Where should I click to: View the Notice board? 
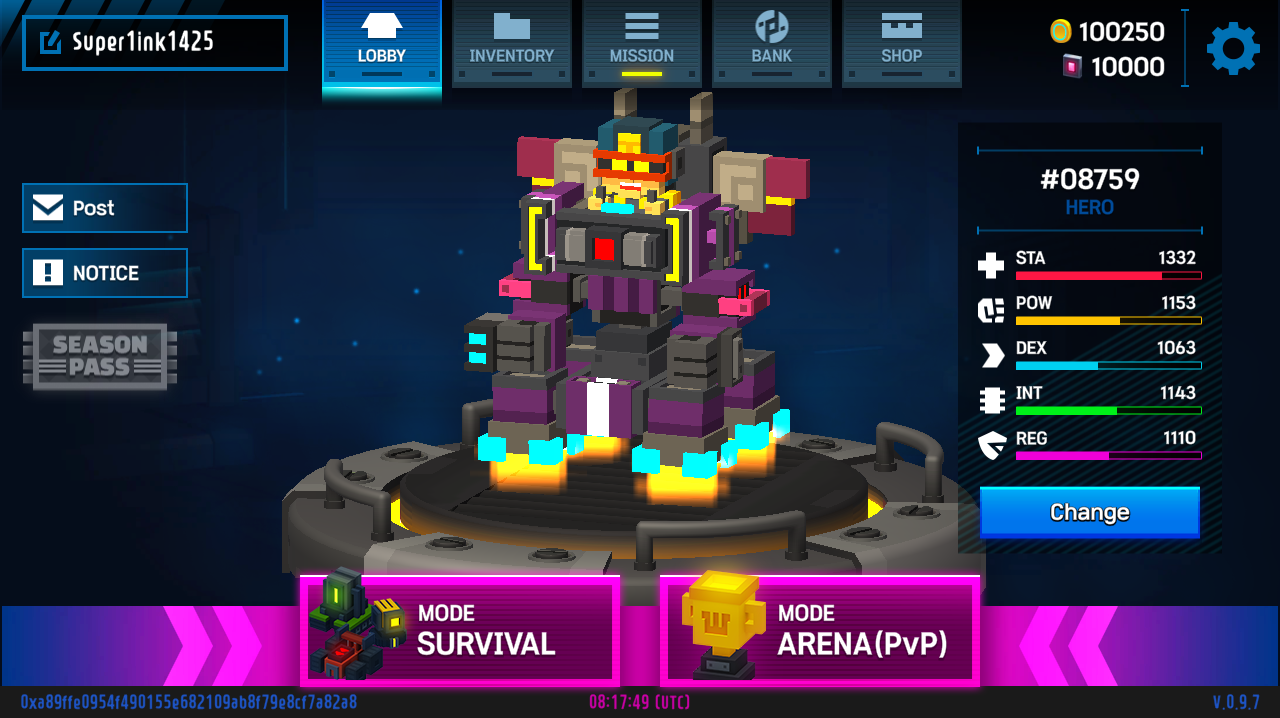105,273
